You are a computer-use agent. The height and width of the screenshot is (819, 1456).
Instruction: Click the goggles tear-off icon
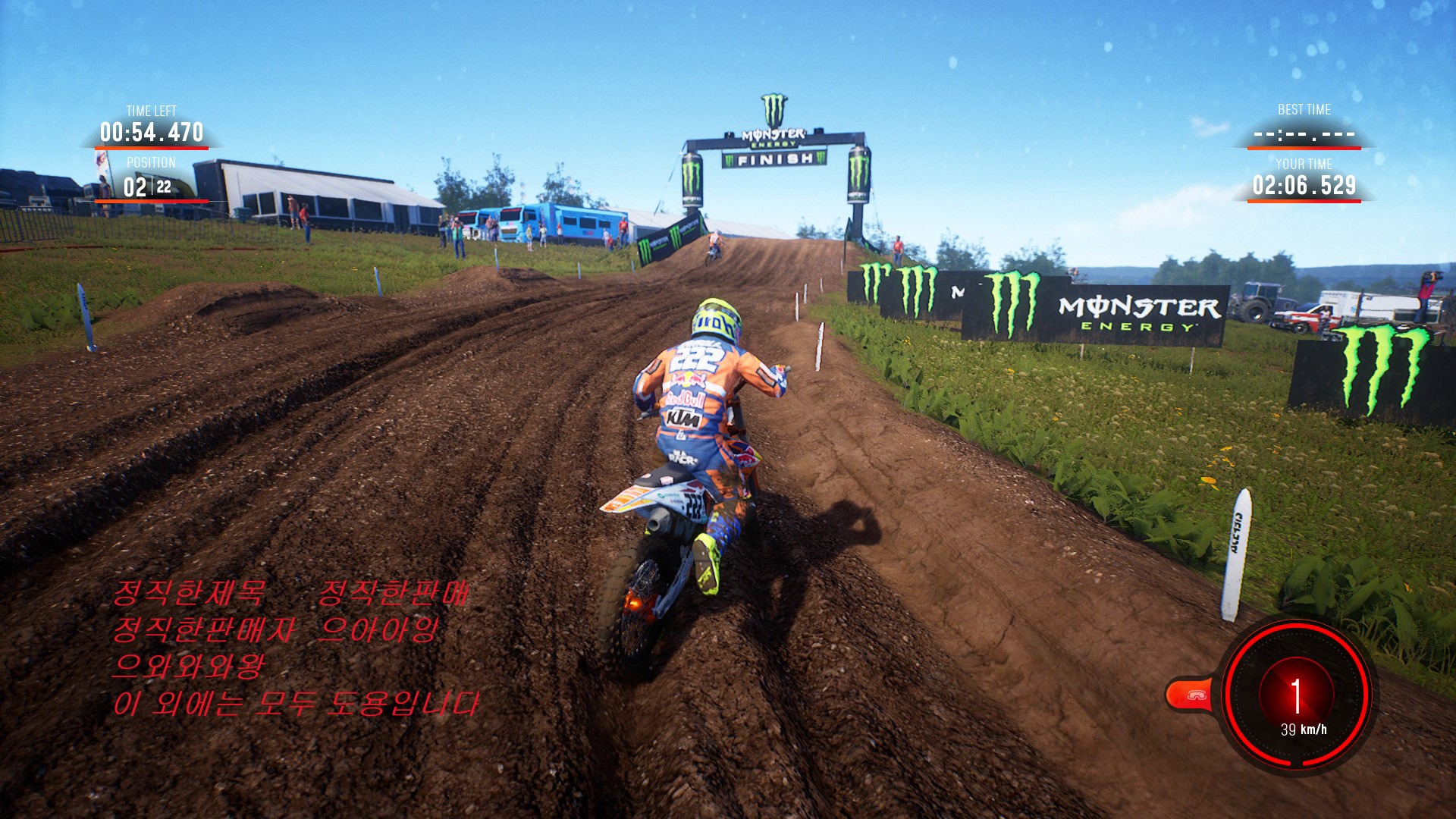pos(1196,695)
